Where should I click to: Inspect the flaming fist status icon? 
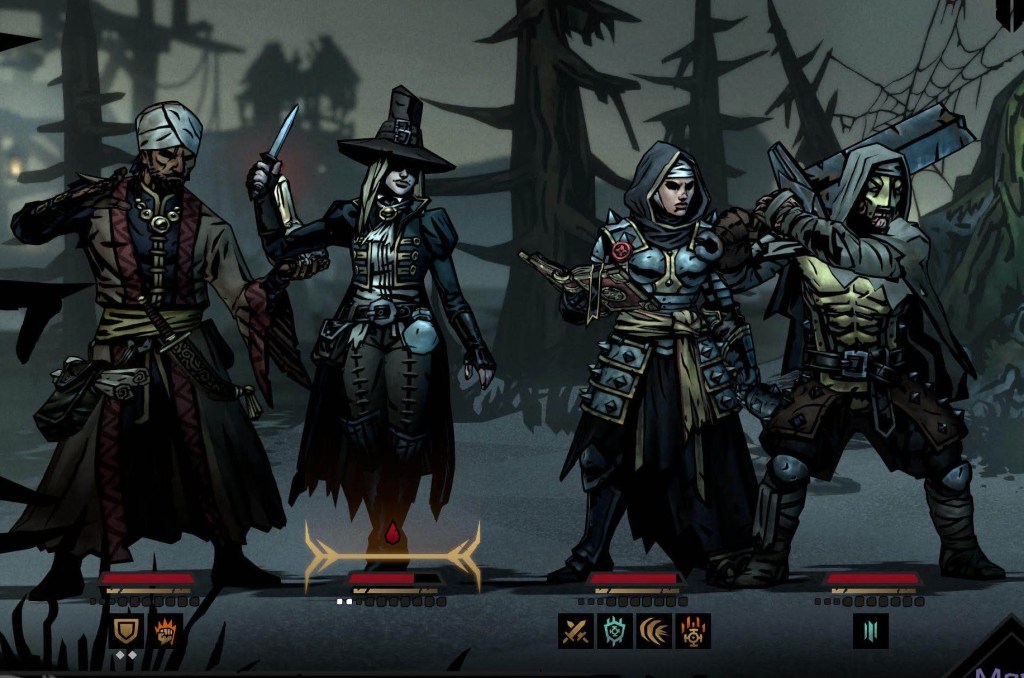tap(165, 631)
